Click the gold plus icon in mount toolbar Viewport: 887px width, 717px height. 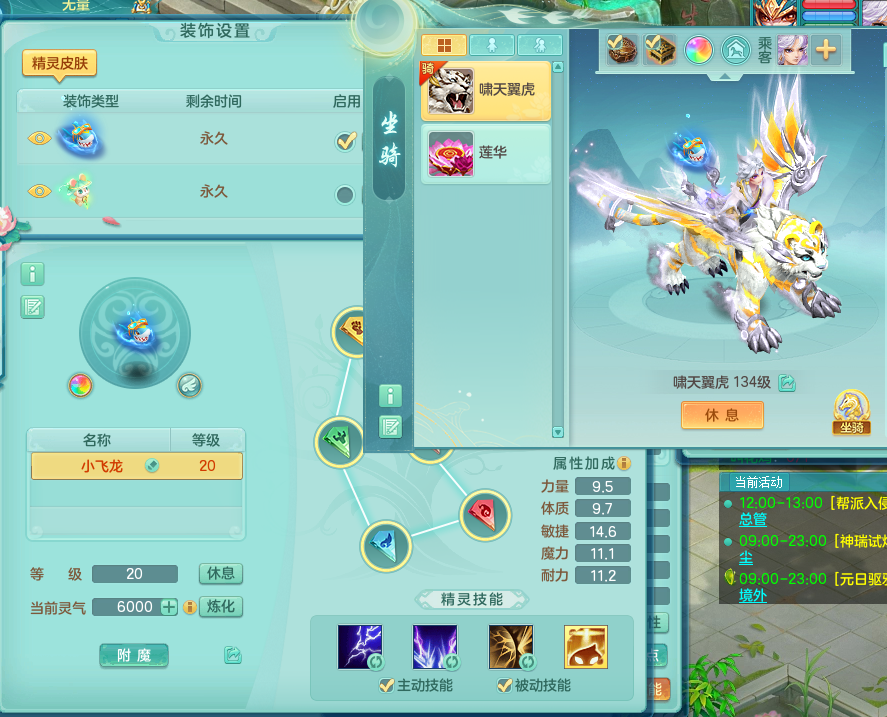point(826,49)
